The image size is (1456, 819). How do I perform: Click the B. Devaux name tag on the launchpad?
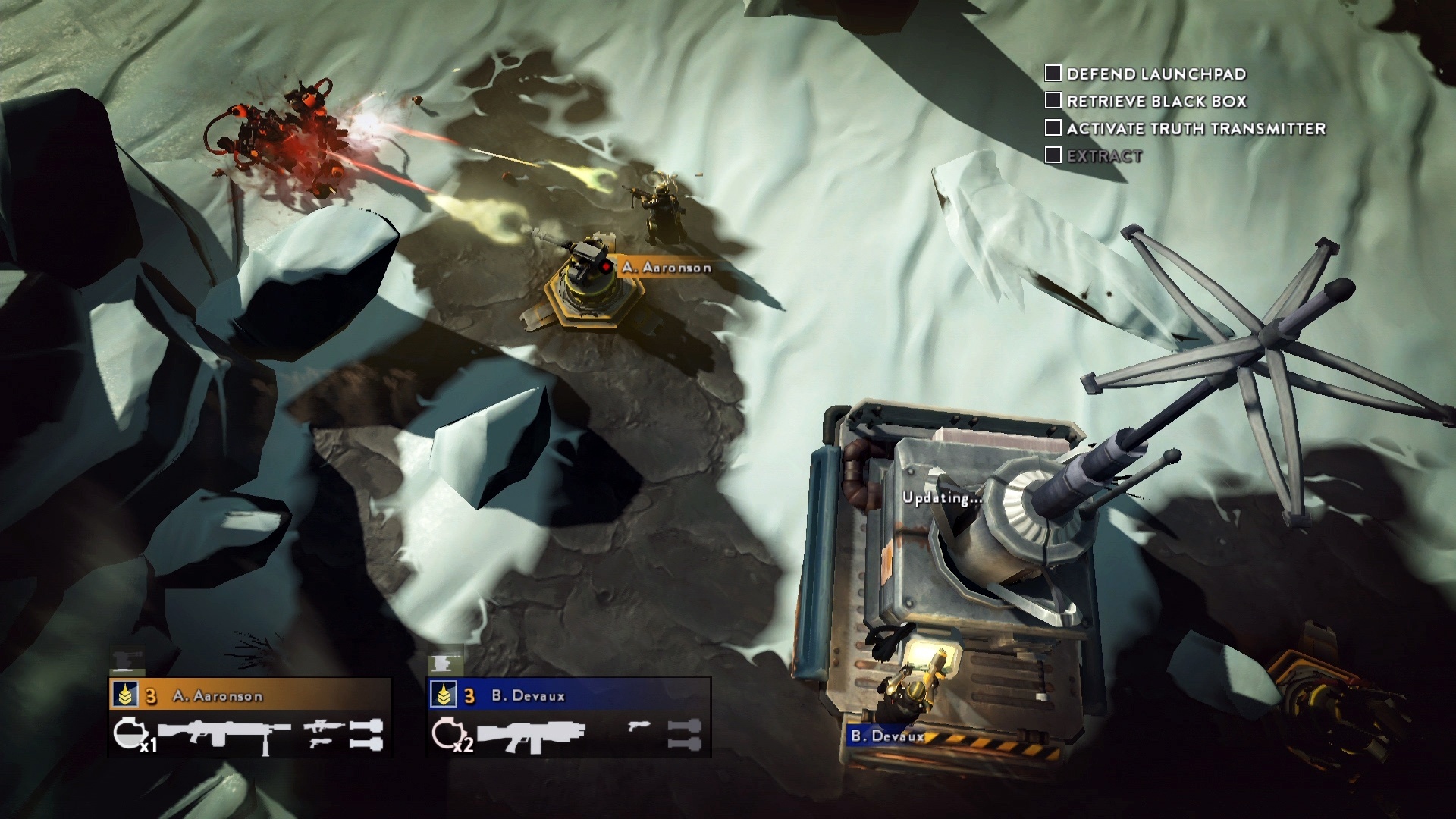[886, 735]
